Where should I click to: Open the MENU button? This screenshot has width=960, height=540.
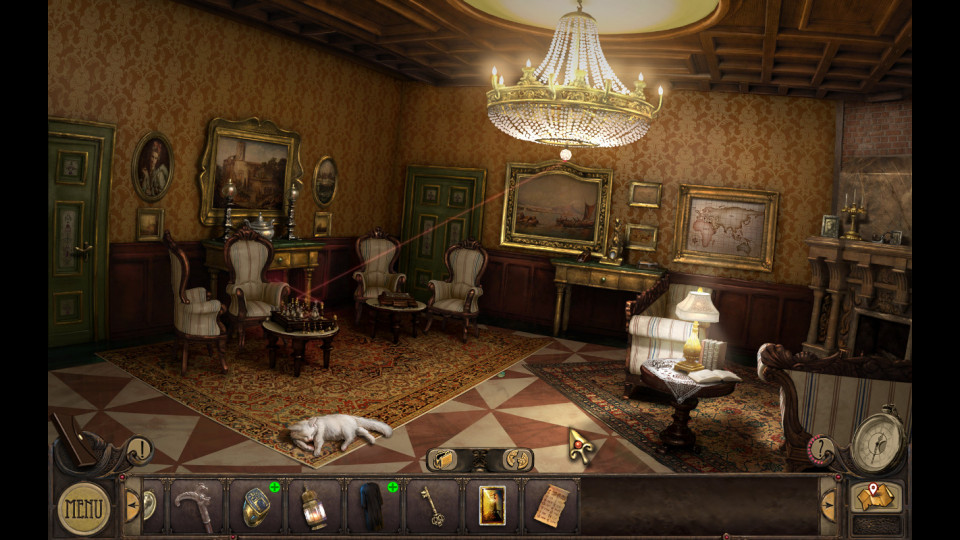click(x=83, y=507)
